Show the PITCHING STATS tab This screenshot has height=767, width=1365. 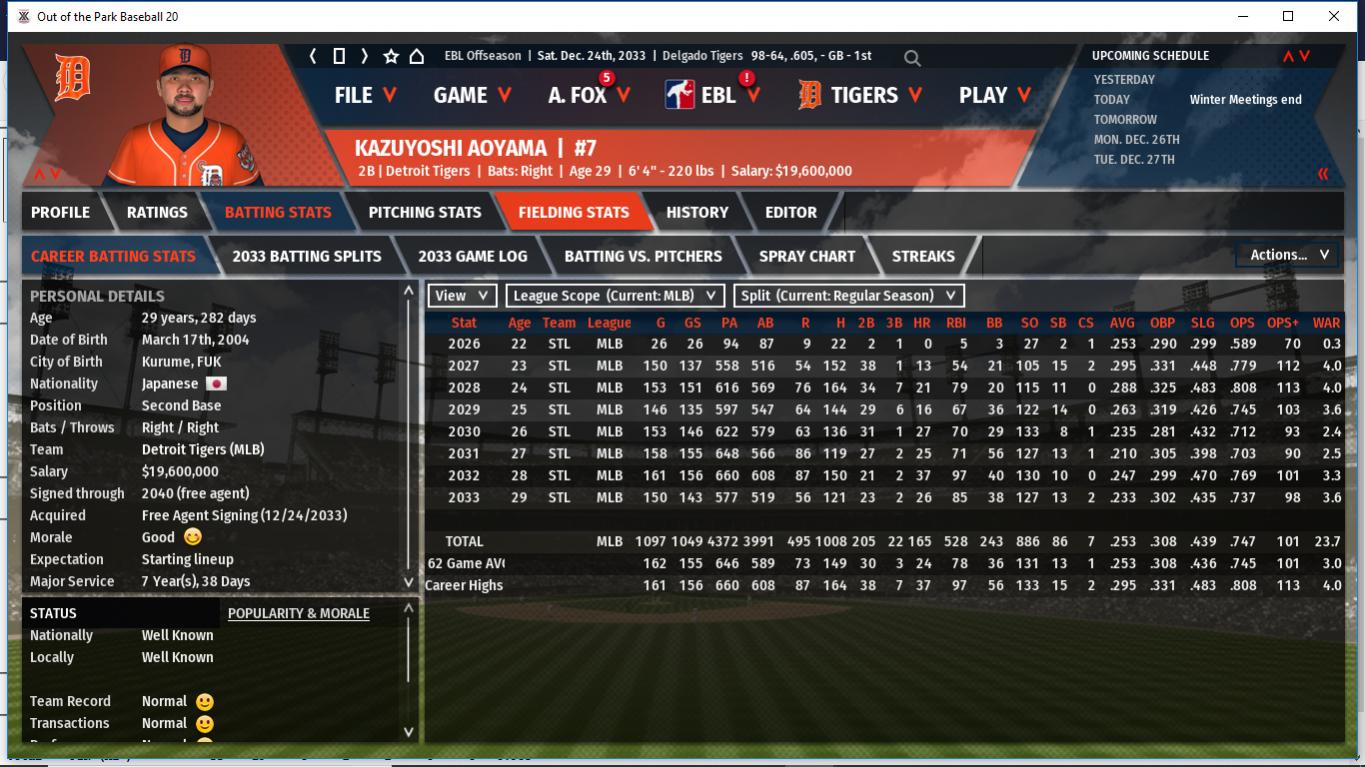(424, 212)
